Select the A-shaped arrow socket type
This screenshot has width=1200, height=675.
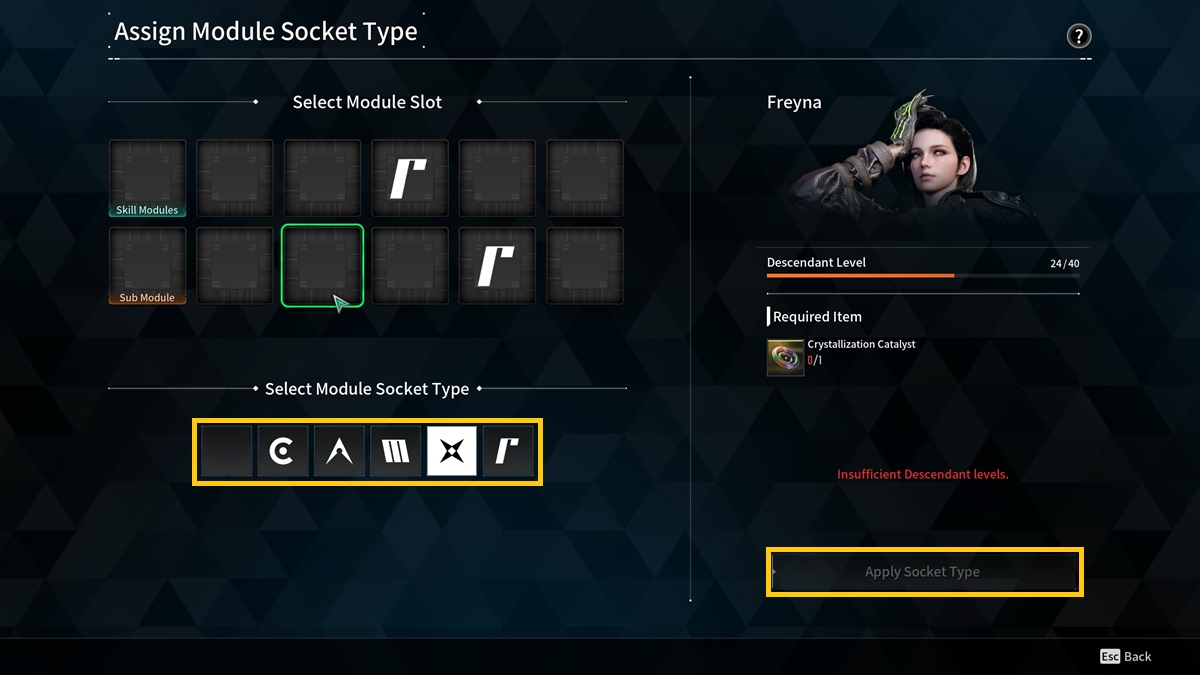tap(339, 452)
